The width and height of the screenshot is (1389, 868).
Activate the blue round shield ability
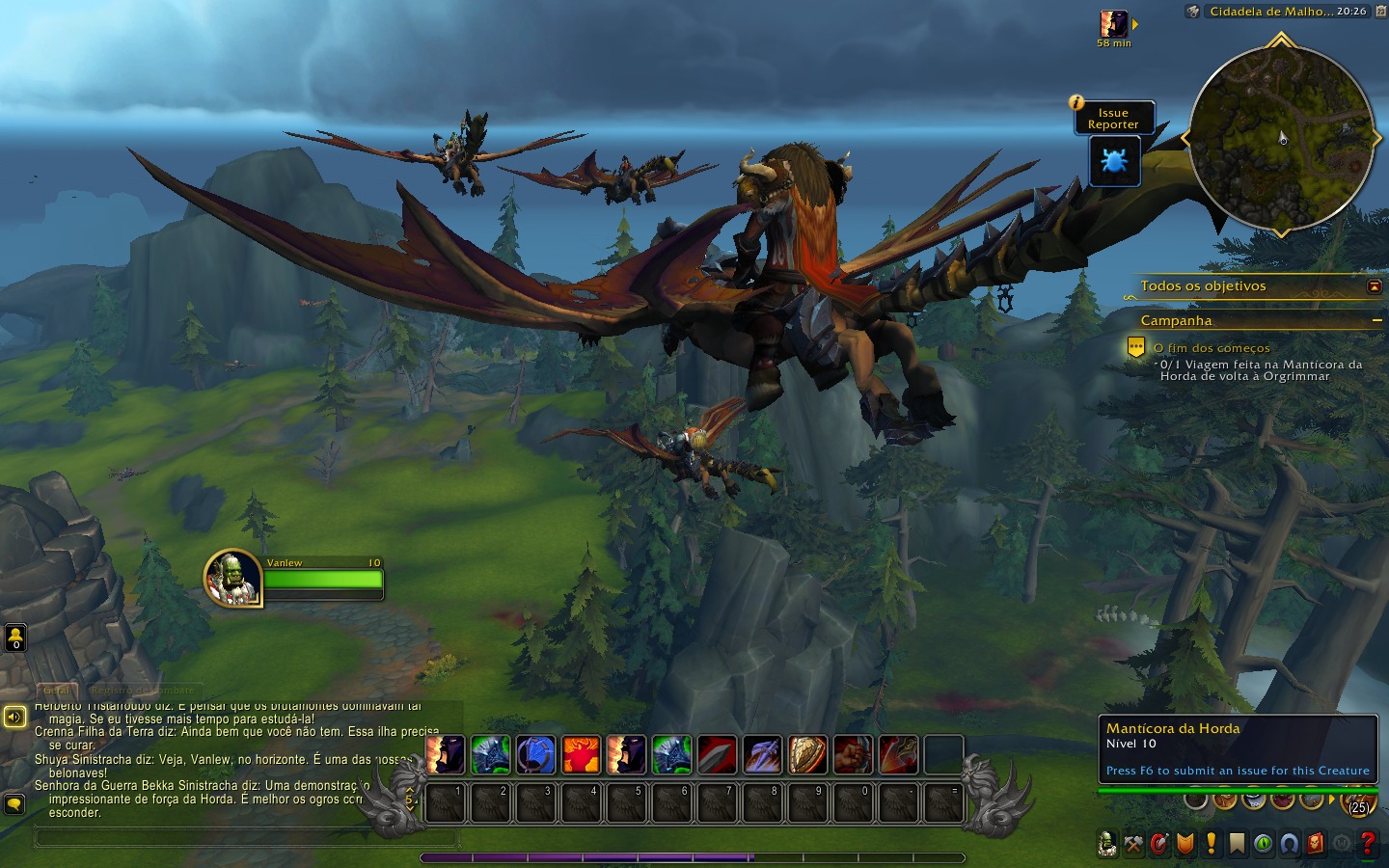(536, 755)
